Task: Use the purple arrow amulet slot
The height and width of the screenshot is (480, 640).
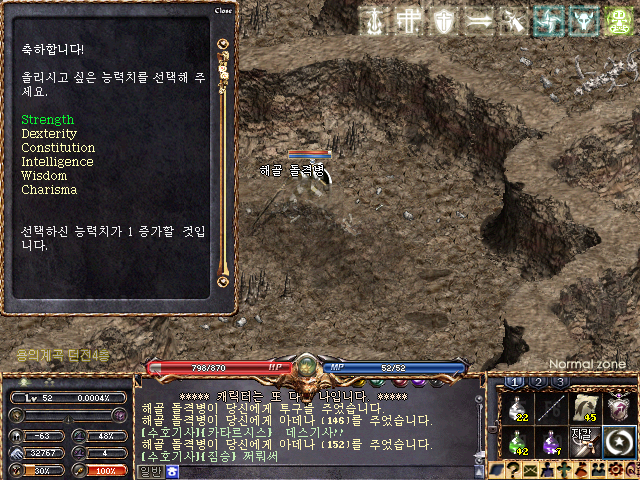Action: (x=619, y=407)
